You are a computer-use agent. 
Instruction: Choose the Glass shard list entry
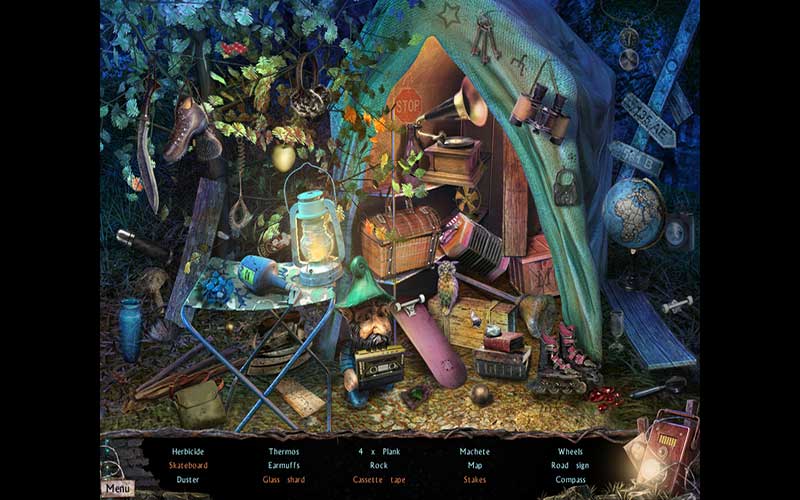pyautogui.click(x=284, y=479)
